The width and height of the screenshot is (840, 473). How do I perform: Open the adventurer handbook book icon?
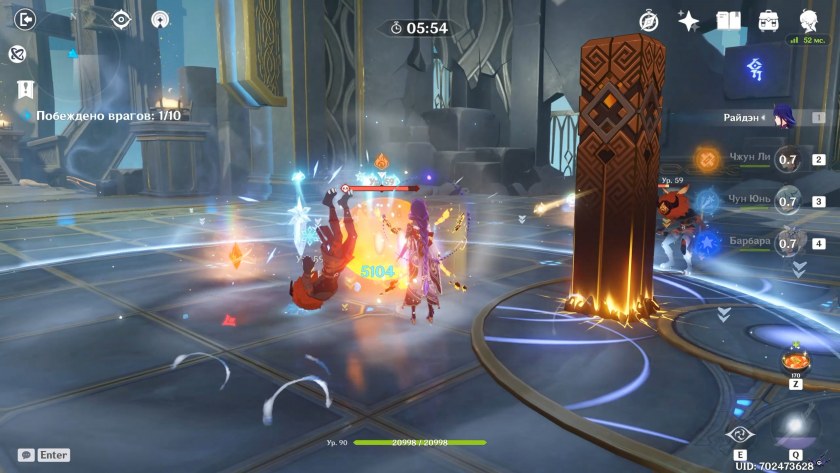point(728,21)
